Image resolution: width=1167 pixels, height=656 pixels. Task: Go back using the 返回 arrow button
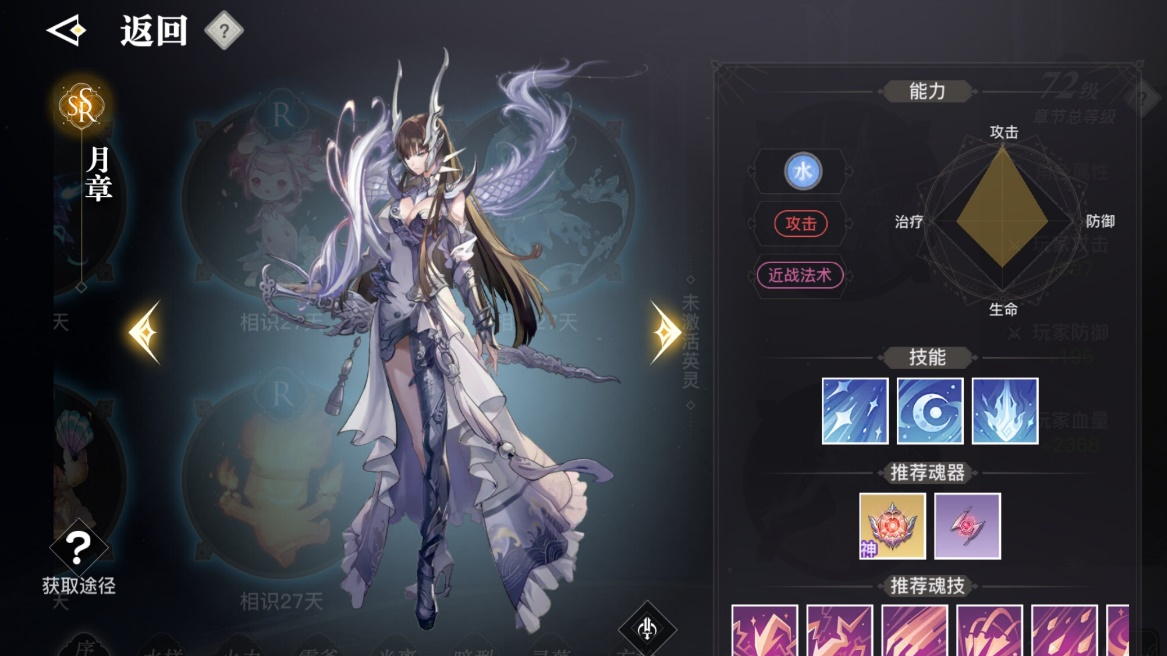pyautogui.click(x=68, y=31)
